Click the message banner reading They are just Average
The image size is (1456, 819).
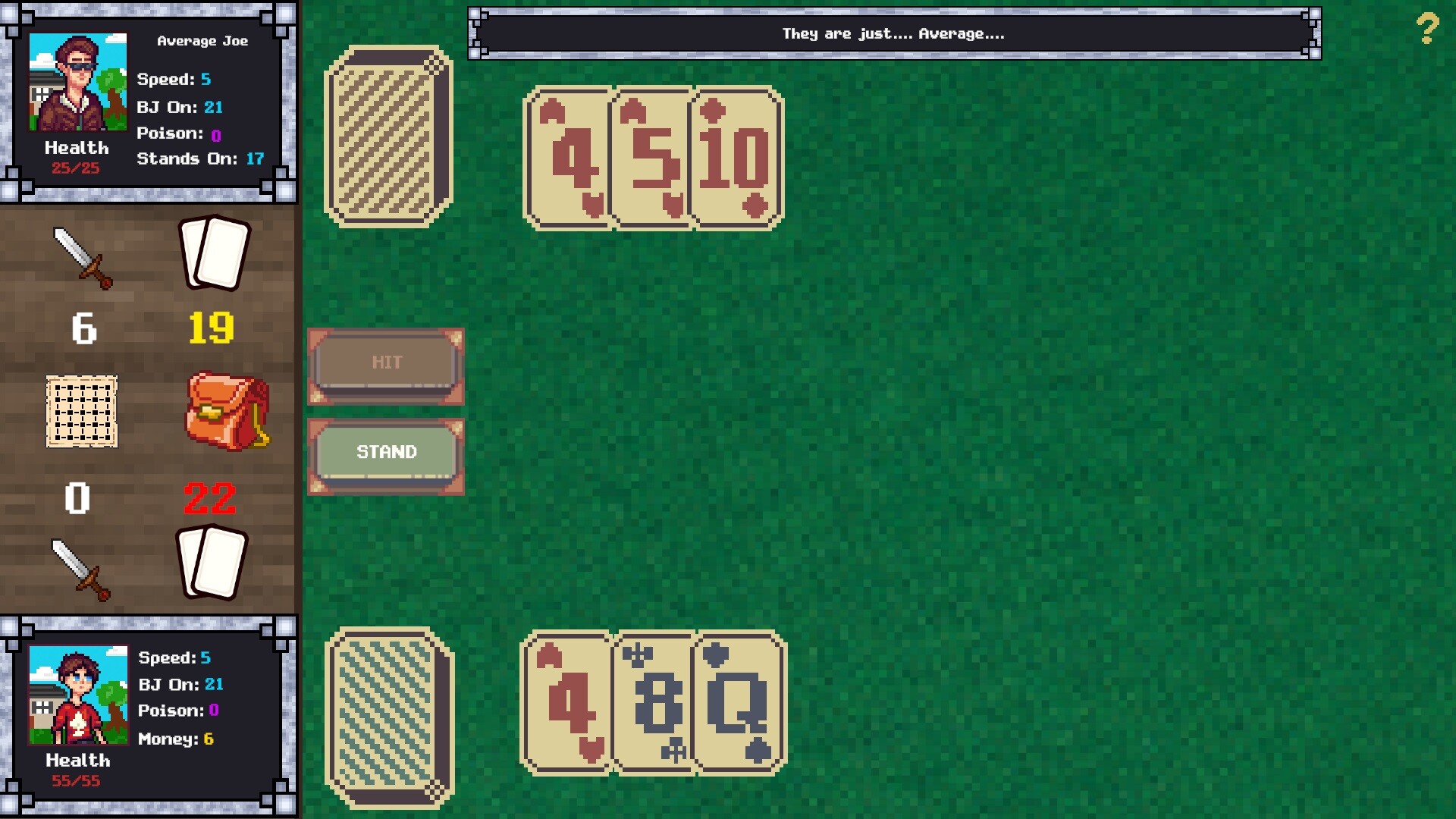point(893,33)
